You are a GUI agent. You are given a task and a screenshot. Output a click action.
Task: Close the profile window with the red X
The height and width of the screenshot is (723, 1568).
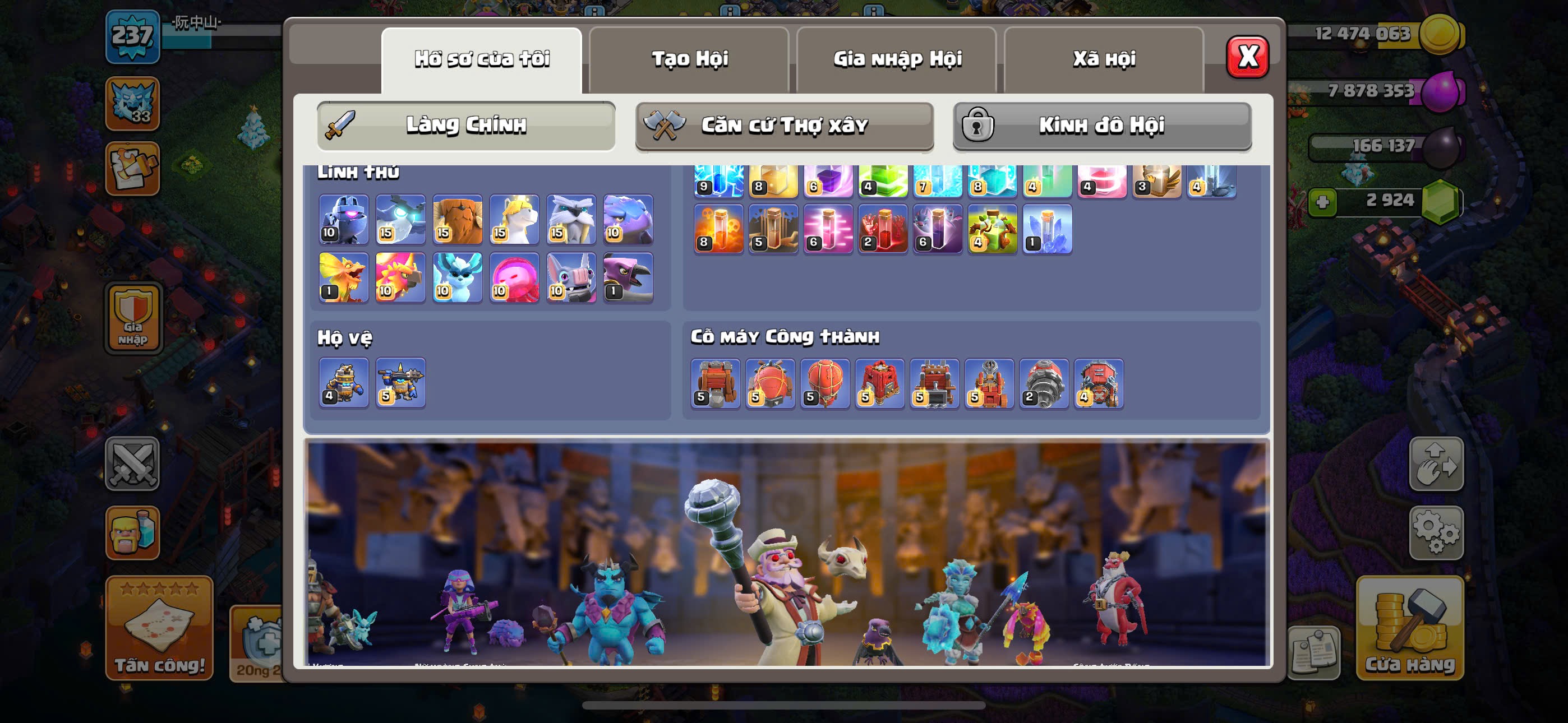tap(1247, 57)
